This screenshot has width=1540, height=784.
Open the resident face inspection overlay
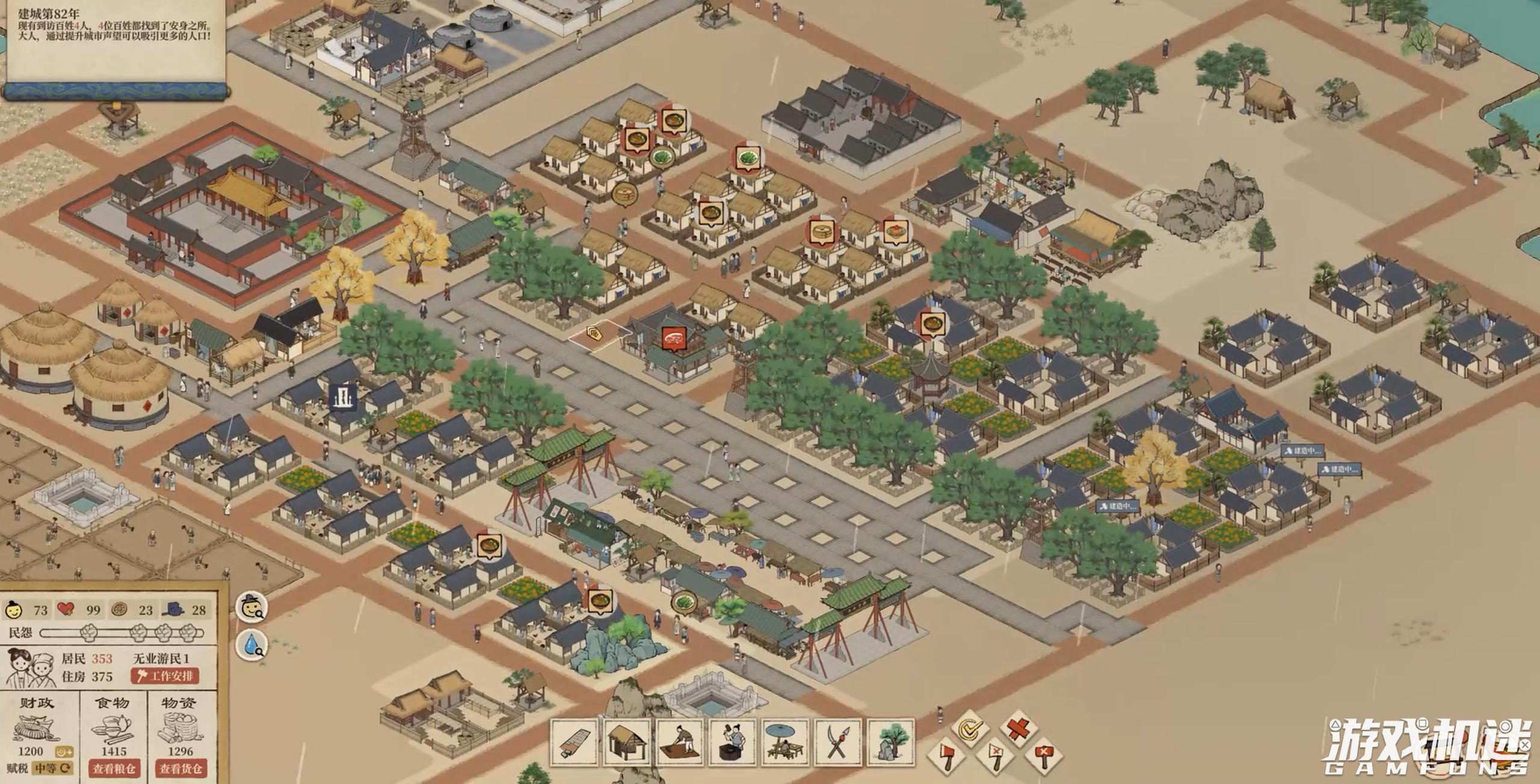click(x=252, y=608)
